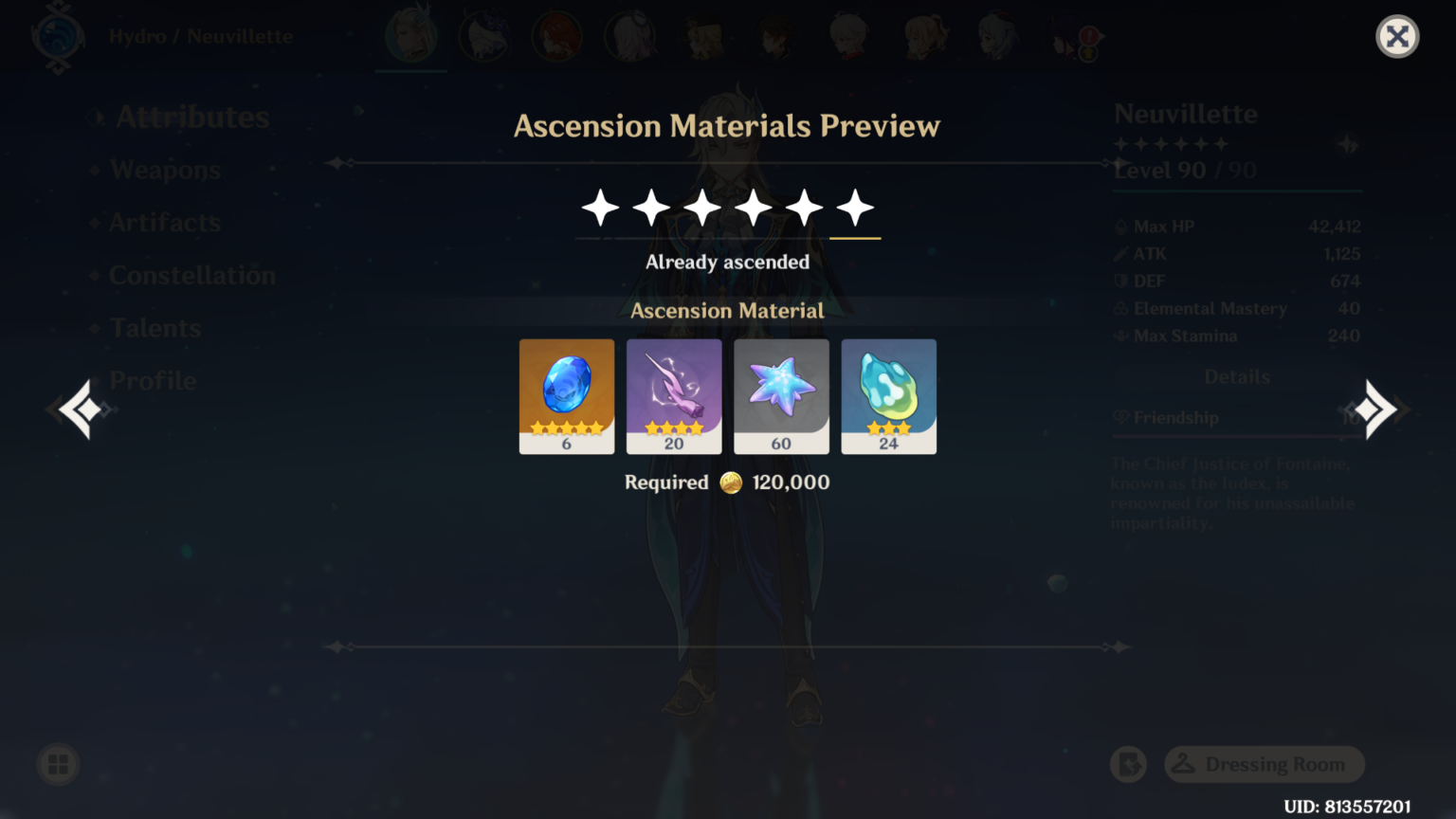This screenshot has width=1456, height=819.
Task: Open the Dressing Room
Action: click(1265, 764)
